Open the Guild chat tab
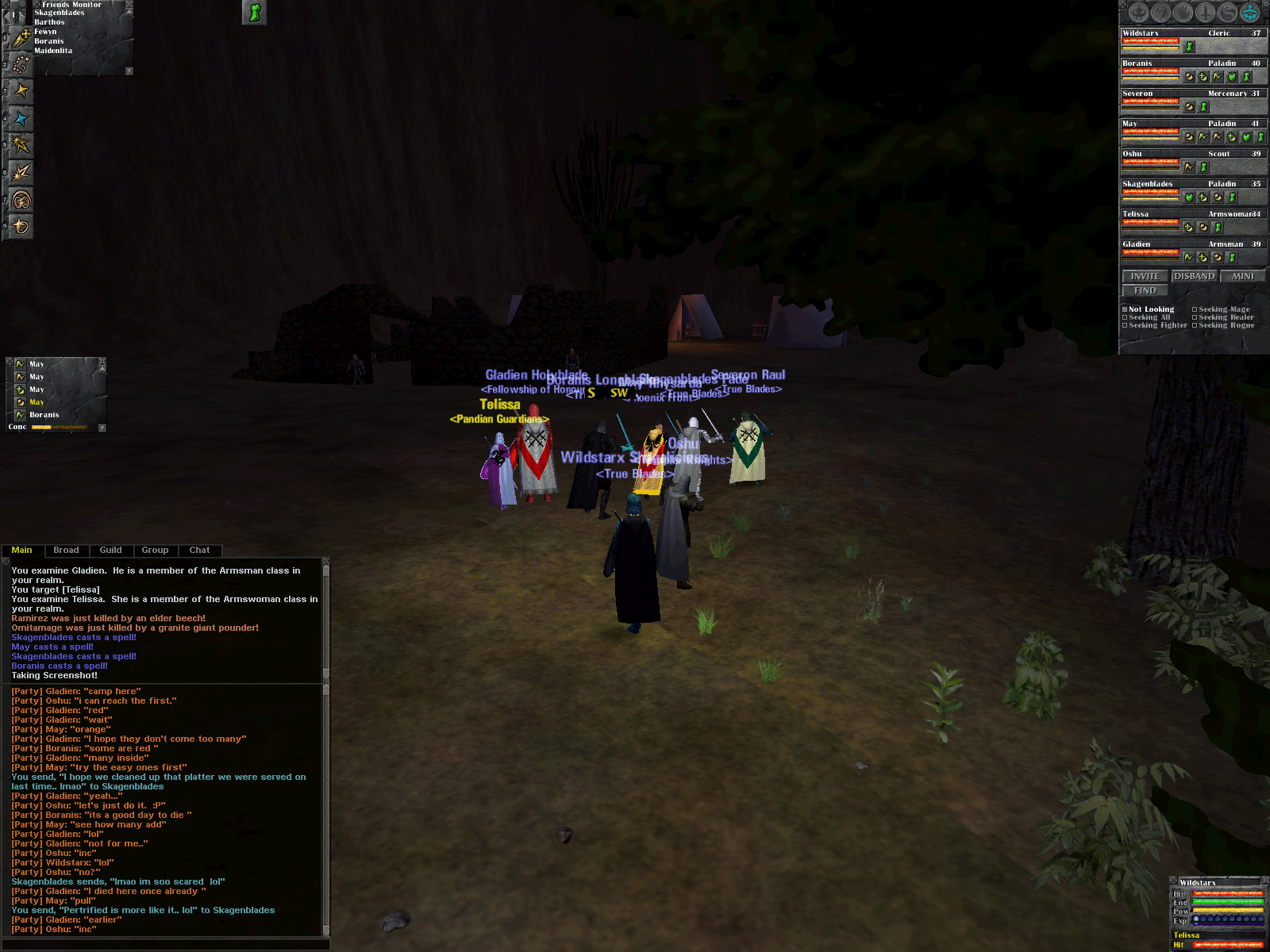 [x=110, y=550]
